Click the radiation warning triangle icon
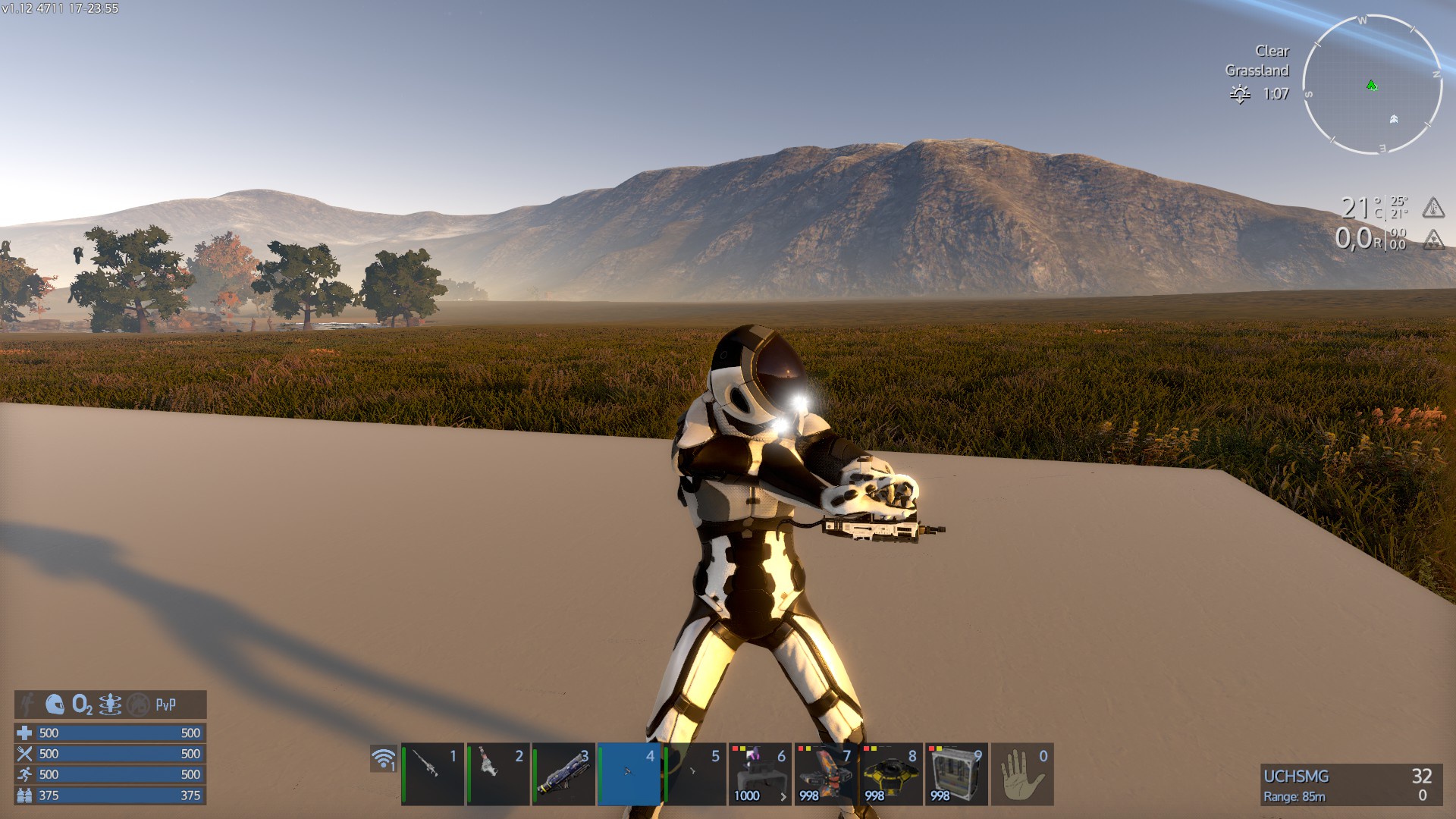The image size is (1456, 819). point(1432,240)
